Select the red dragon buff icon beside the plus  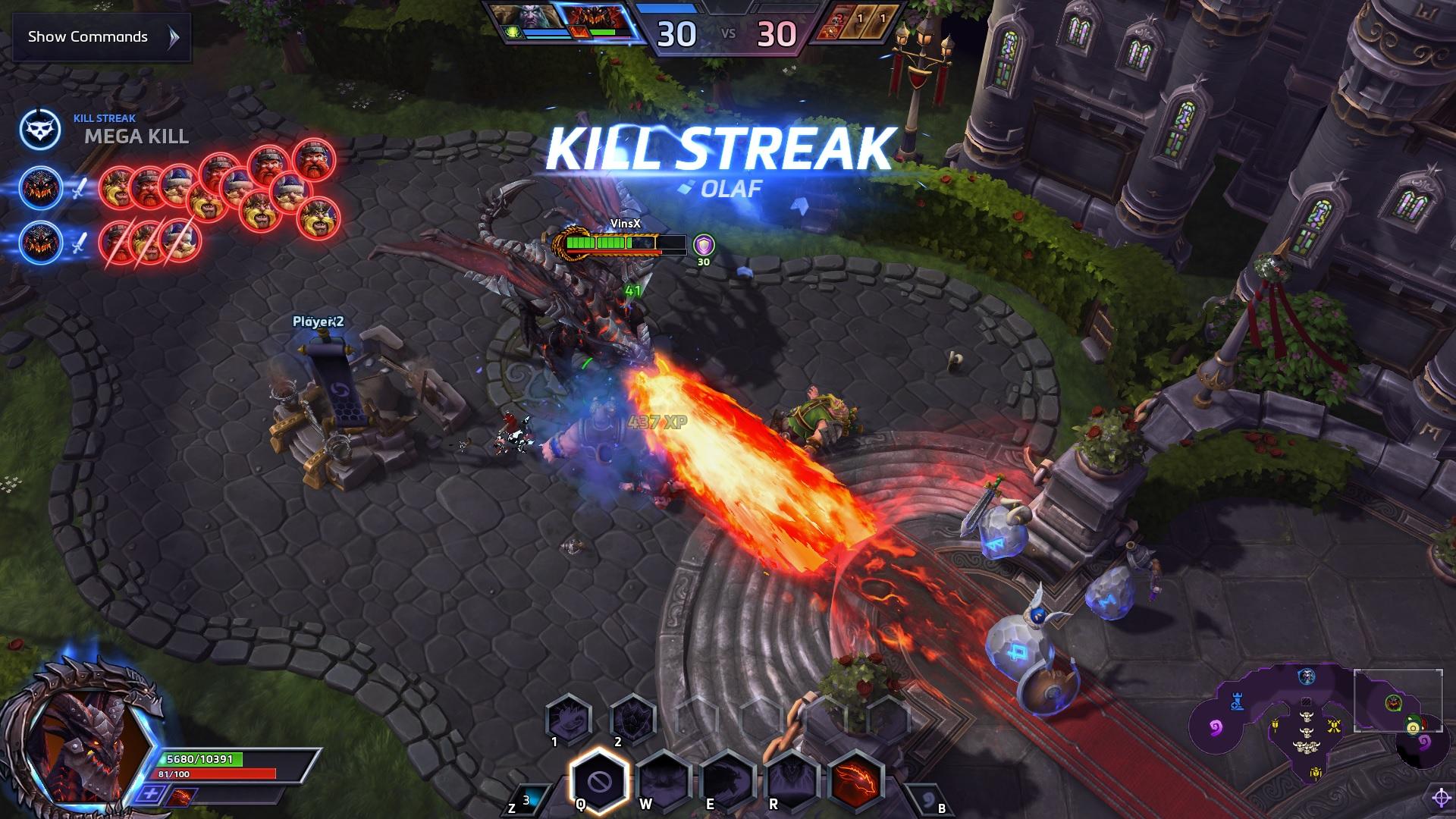click(x=179, y=796)
